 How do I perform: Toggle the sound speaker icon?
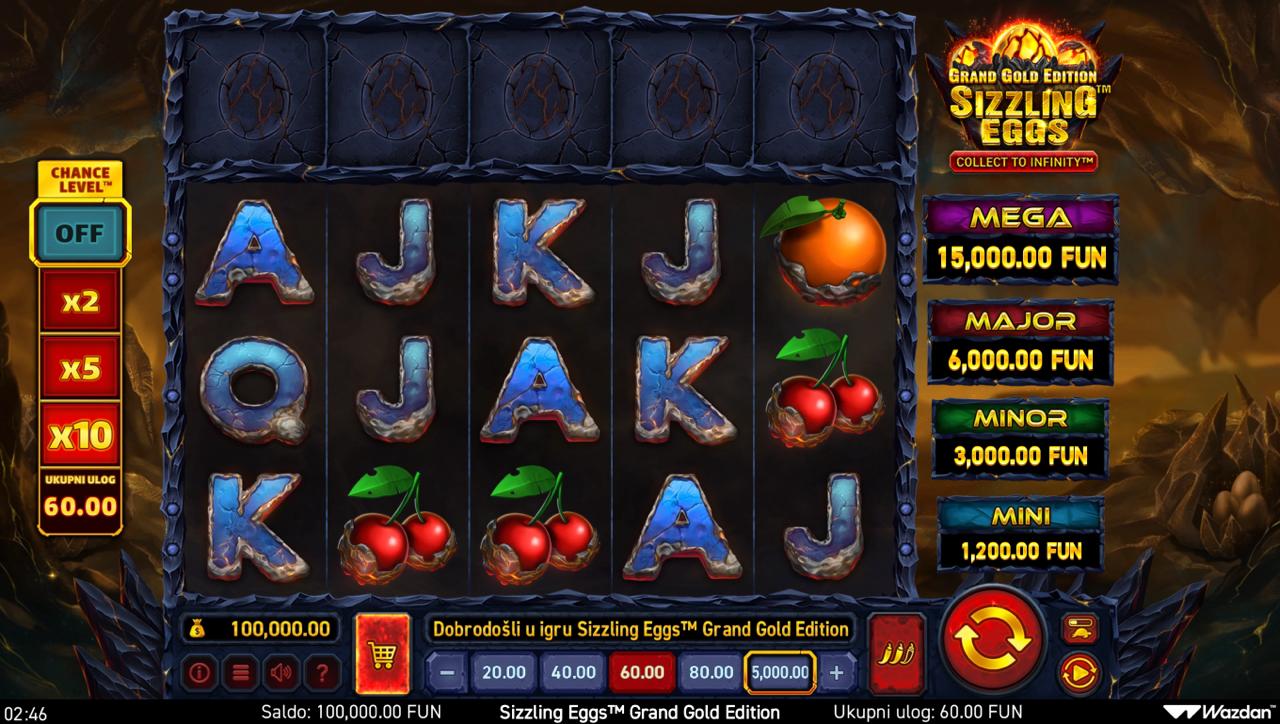click(x=279, y=673)
